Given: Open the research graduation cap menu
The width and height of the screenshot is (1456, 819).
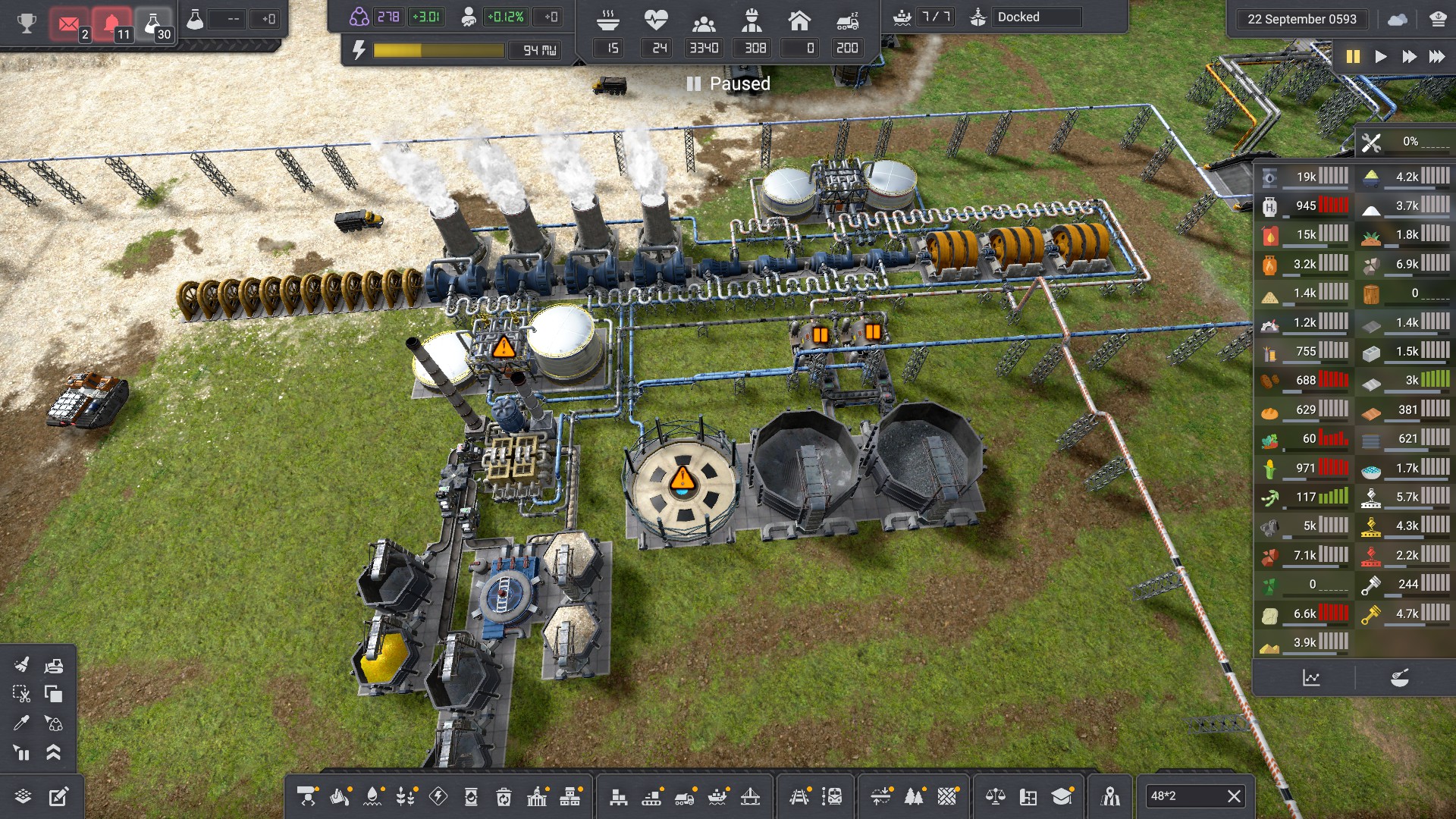Looking at the screenshot, I should pos(1062,796).
